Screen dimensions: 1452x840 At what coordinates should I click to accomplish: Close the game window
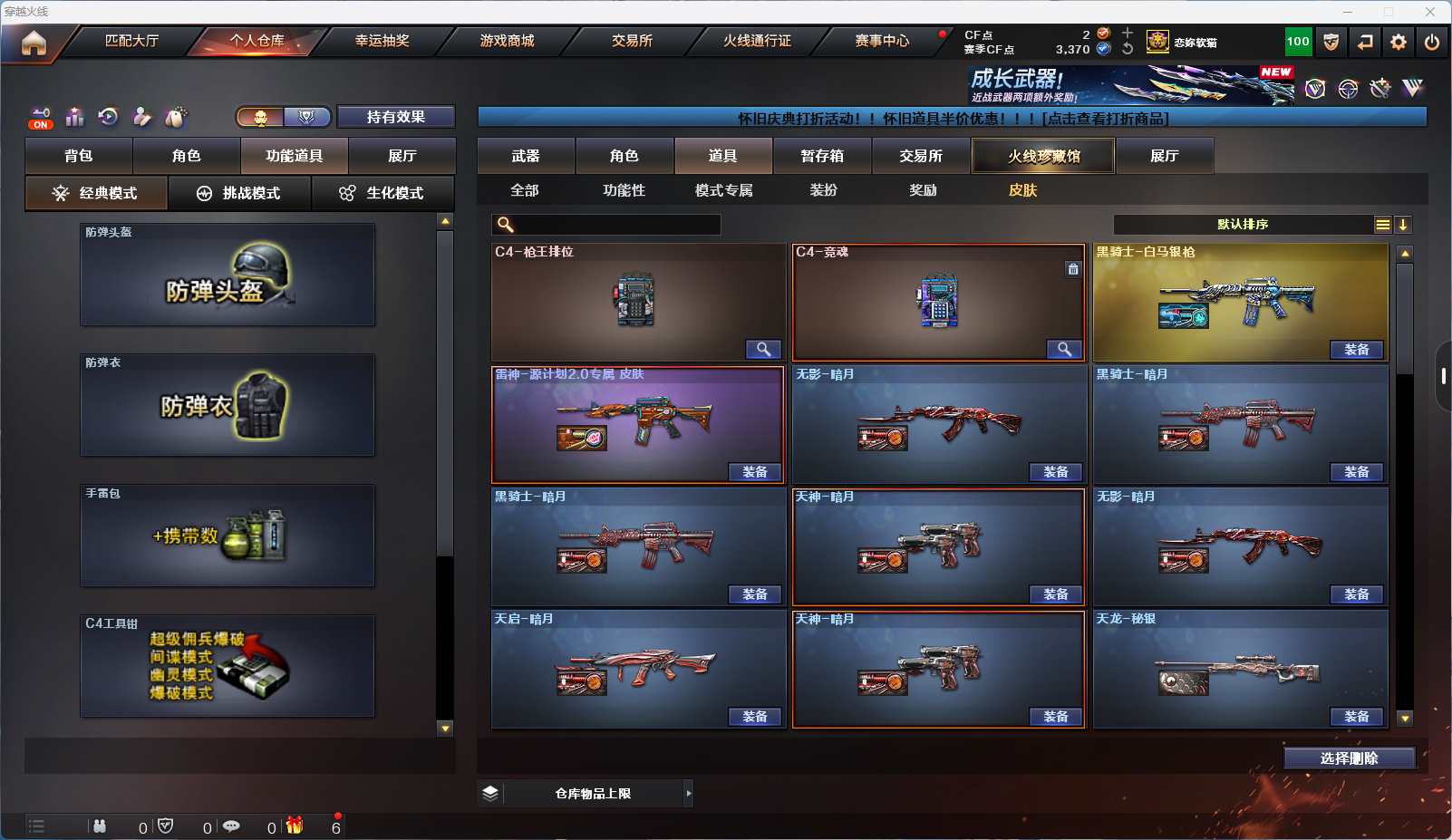[x=1429, y=12]
